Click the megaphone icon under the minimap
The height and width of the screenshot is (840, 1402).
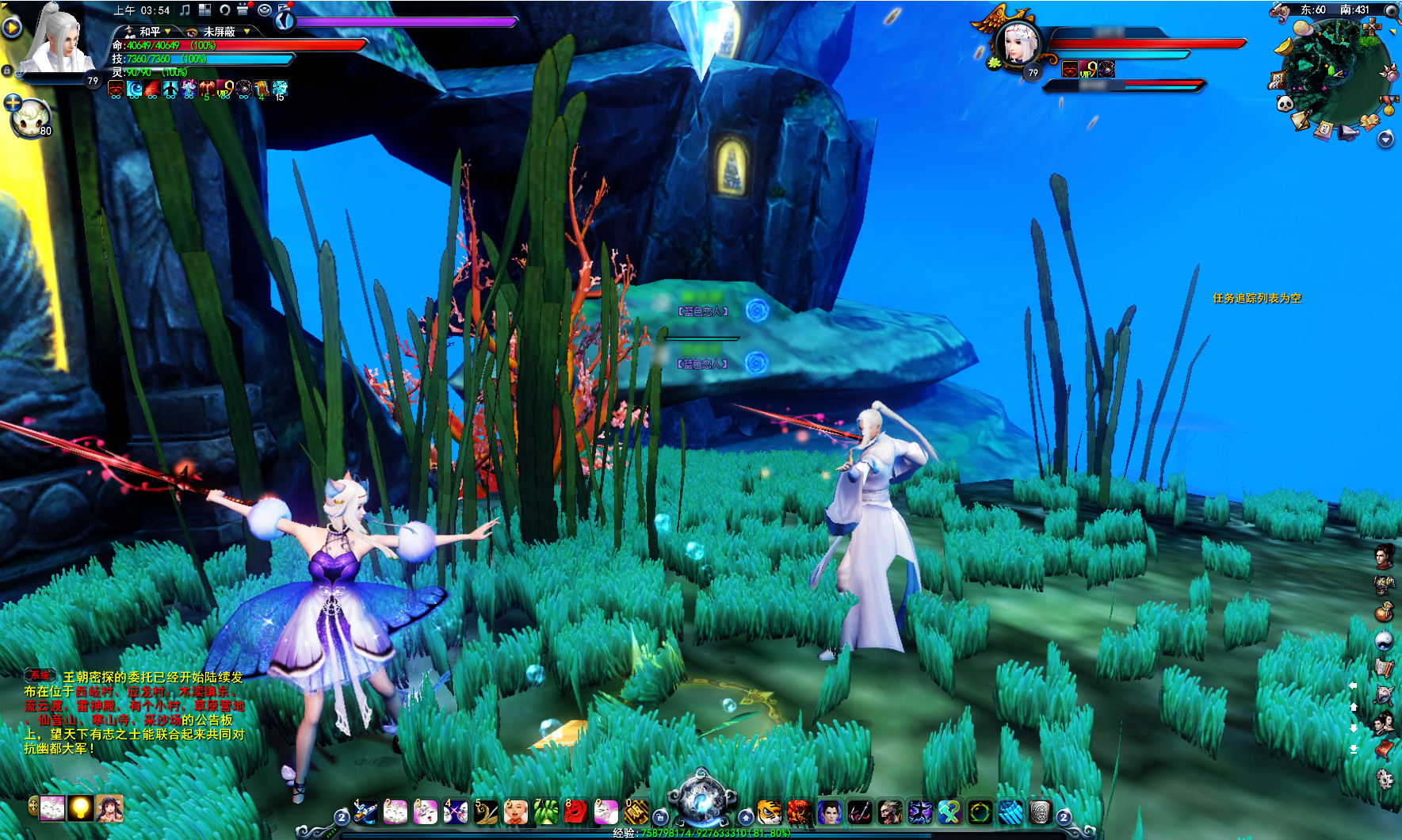click(1348, 132)
